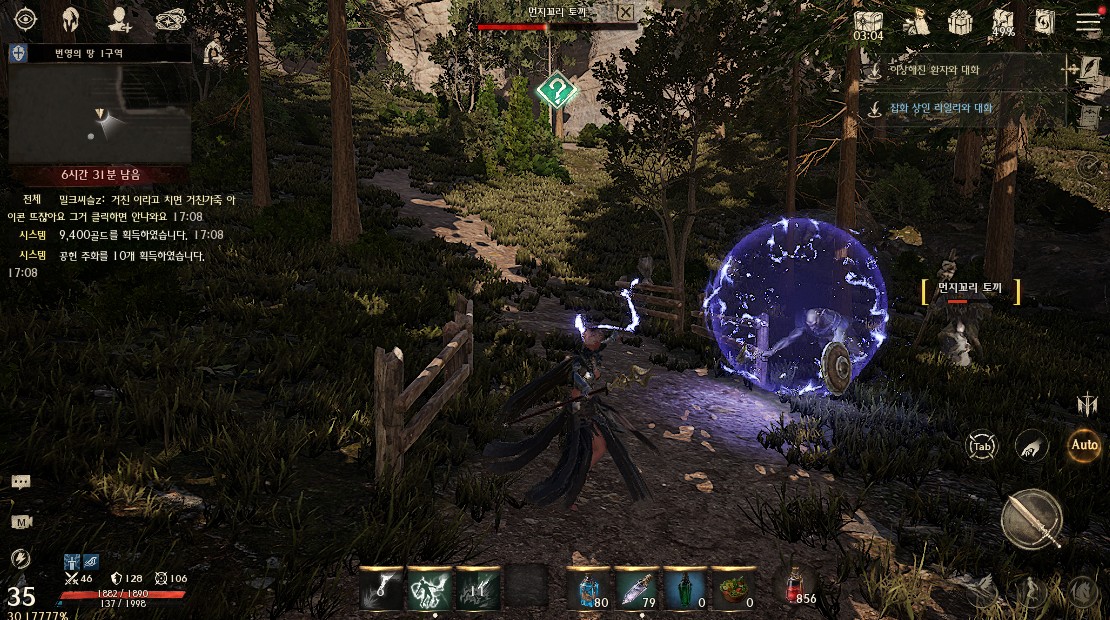Click the Tab target-switch button
The image size is (1110, 620).
[982, 446]
